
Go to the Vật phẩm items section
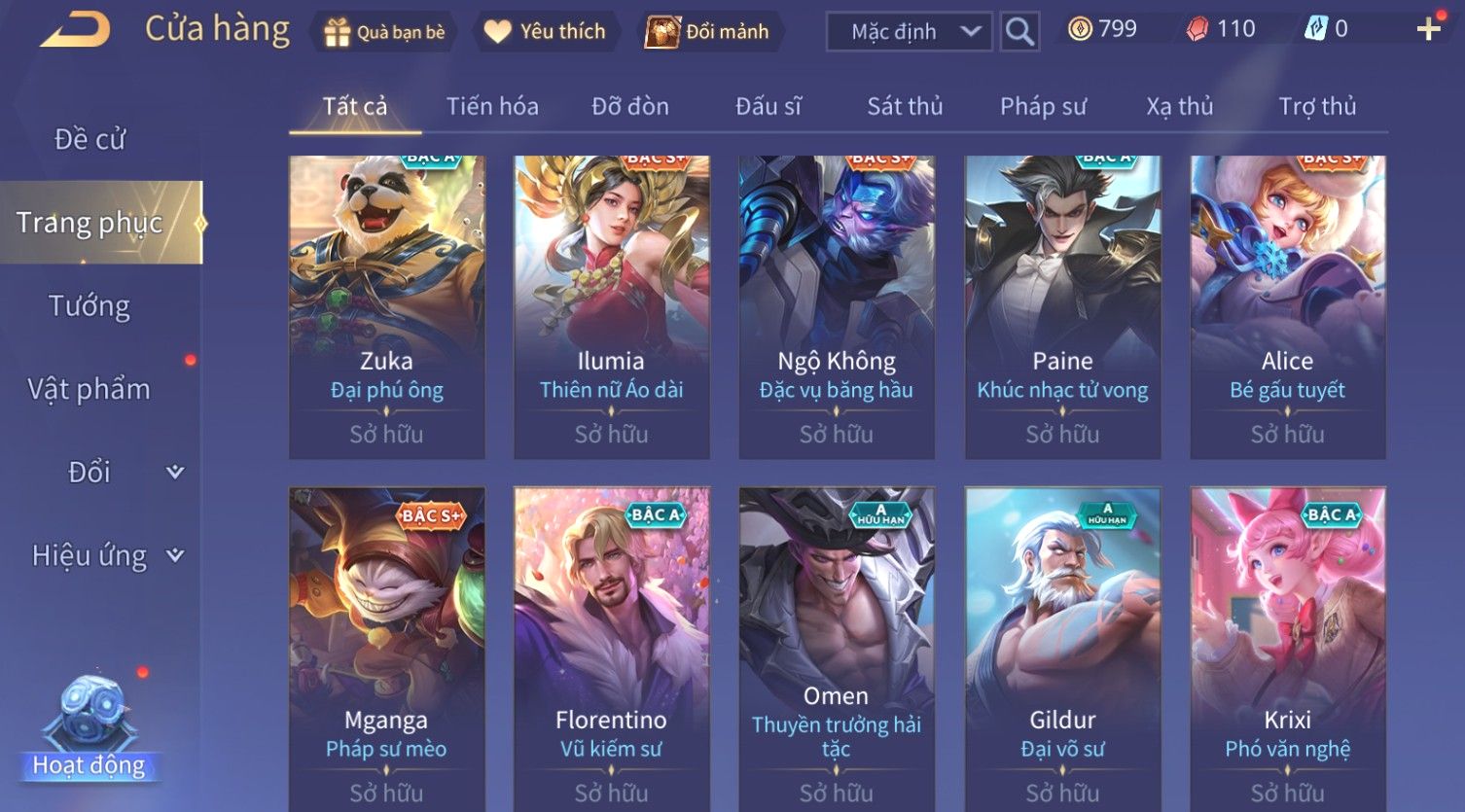click(89, 389)
